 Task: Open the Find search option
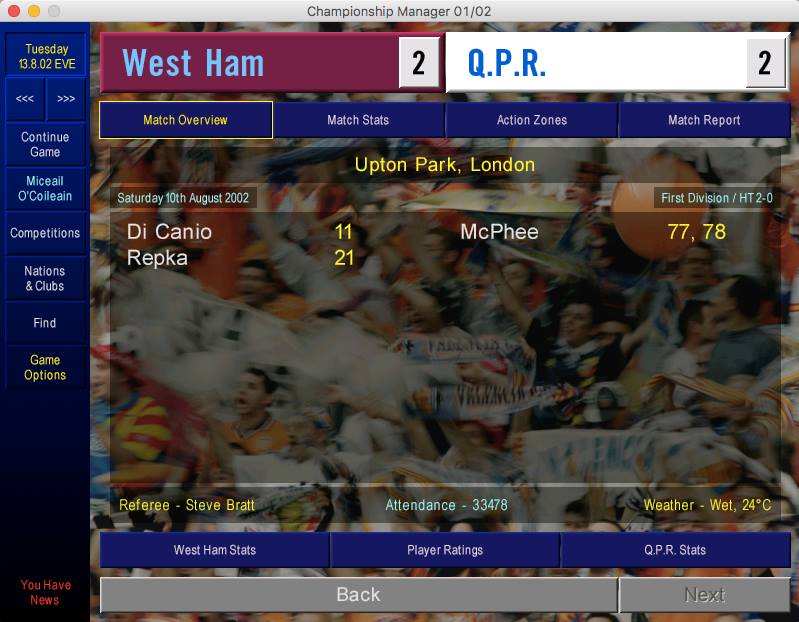45,323
